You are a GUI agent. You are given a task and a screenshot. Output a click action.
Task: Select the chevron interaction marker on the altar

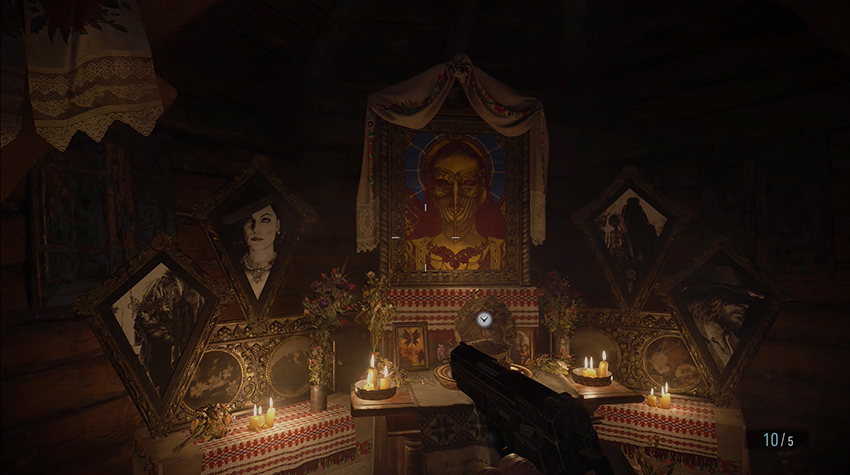[484, 319]
